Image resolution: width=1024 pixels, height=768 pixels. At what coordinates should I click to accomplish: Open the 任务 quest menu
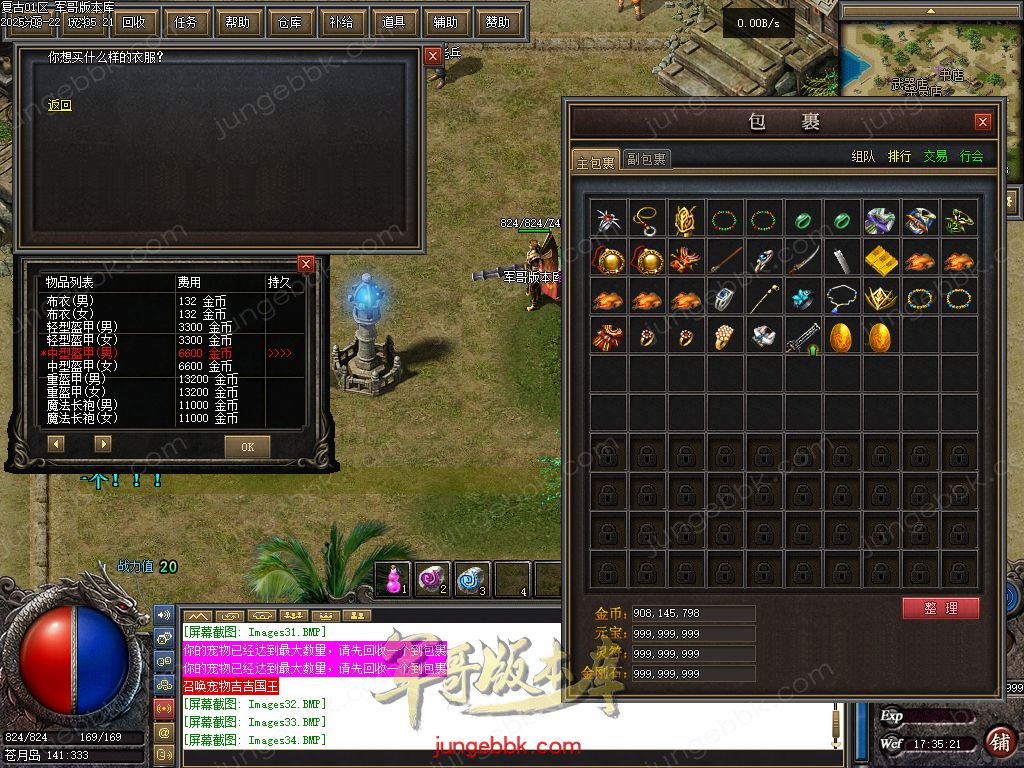(x=185, y=22)
